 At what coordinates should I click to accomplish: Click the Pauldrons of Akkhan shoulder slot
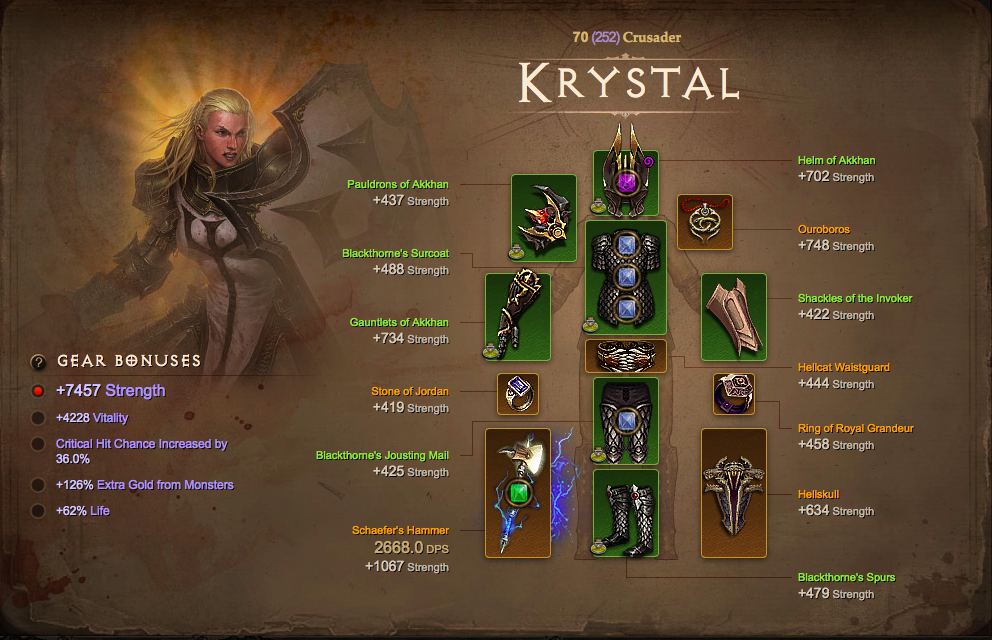[x=544, y=218]
